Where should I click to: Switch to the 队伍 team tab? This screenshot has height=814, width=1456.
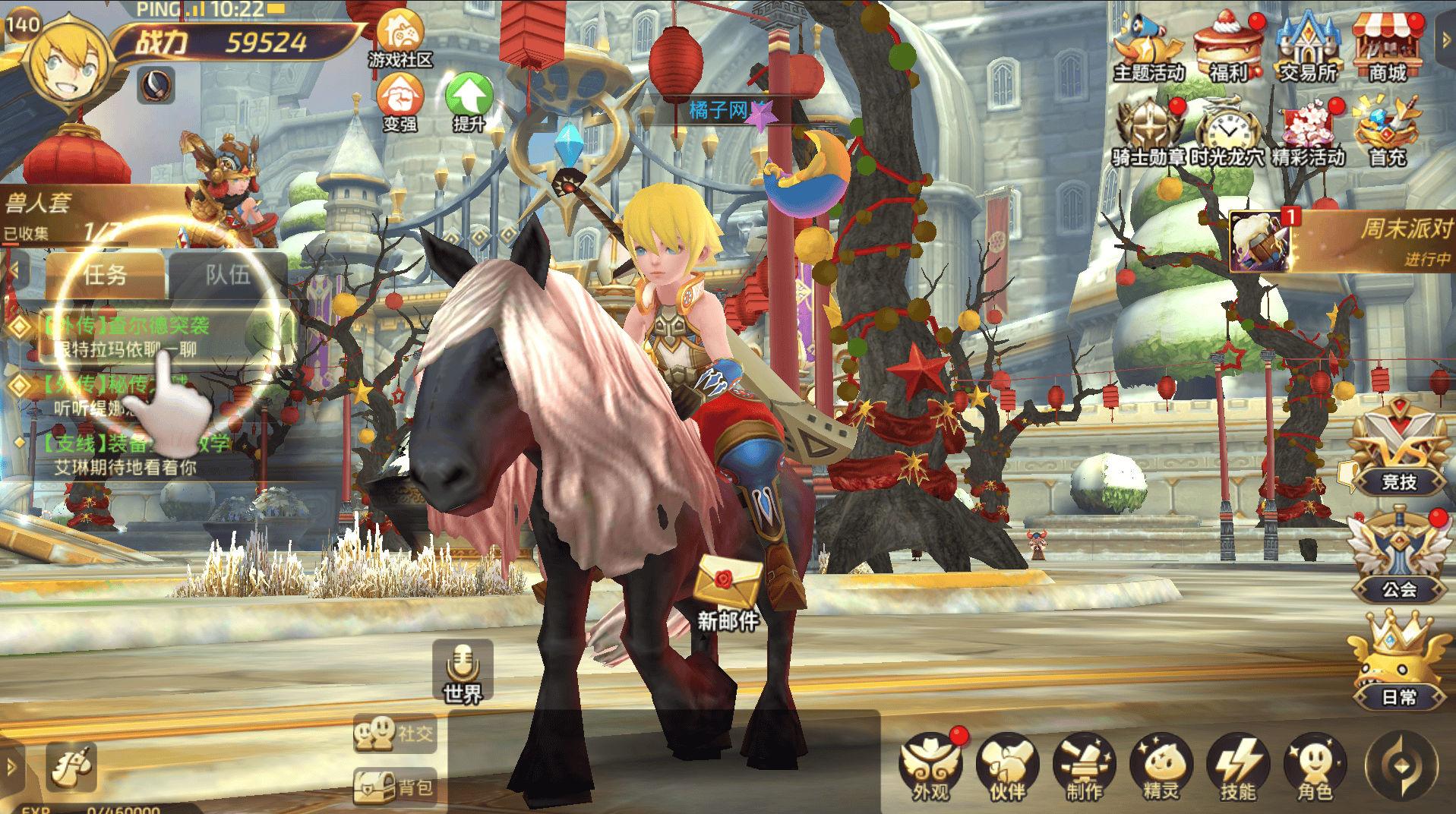pyautogui.click(x=227, y=275)
